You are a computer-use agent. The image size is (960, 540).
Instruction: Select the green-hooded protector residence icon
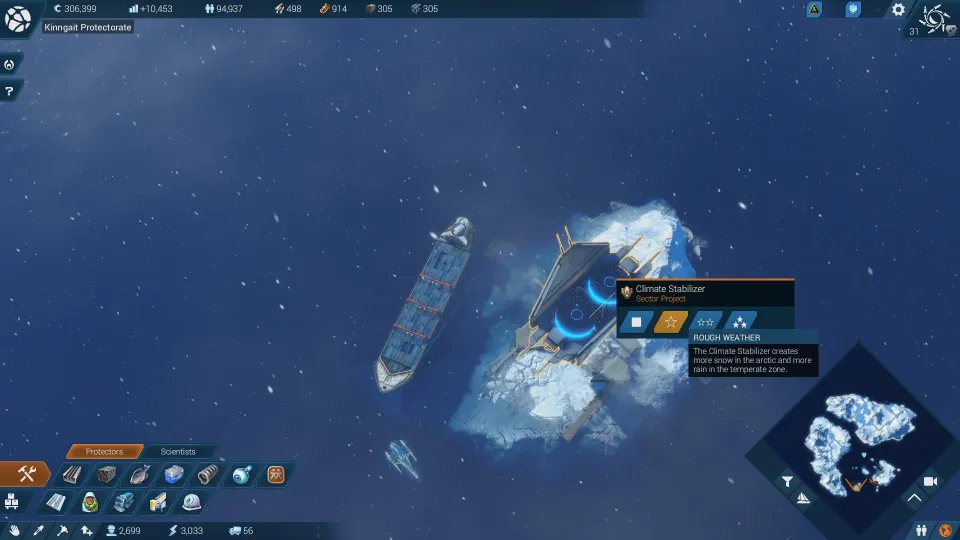pyautogui.click(x=90, y=501)
